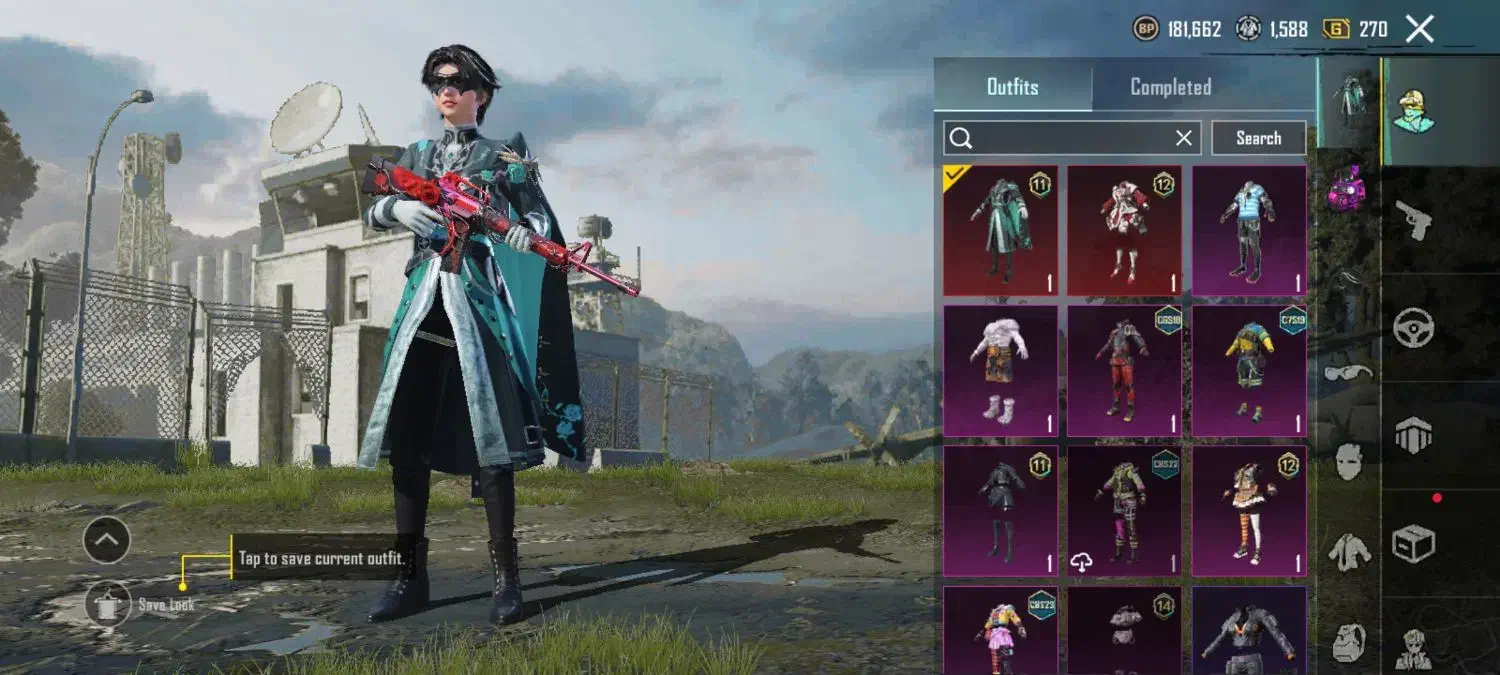Select the outfit with the cloud download icon
The height and width of the screenshot is (675, 1500).
tap(1124, 511)
